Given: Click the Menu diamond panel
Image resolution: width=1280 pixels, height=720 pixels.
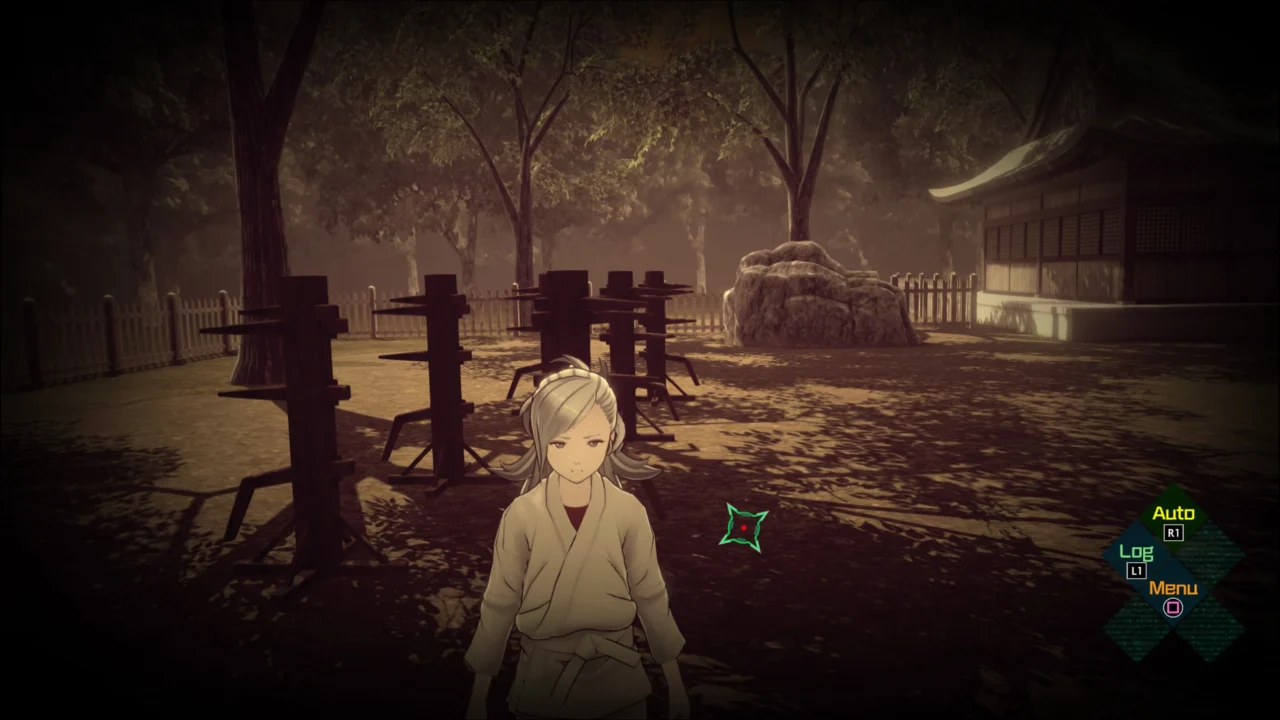Looking at the screenshot, I should pyautogui.click(x=1174, y=595).
